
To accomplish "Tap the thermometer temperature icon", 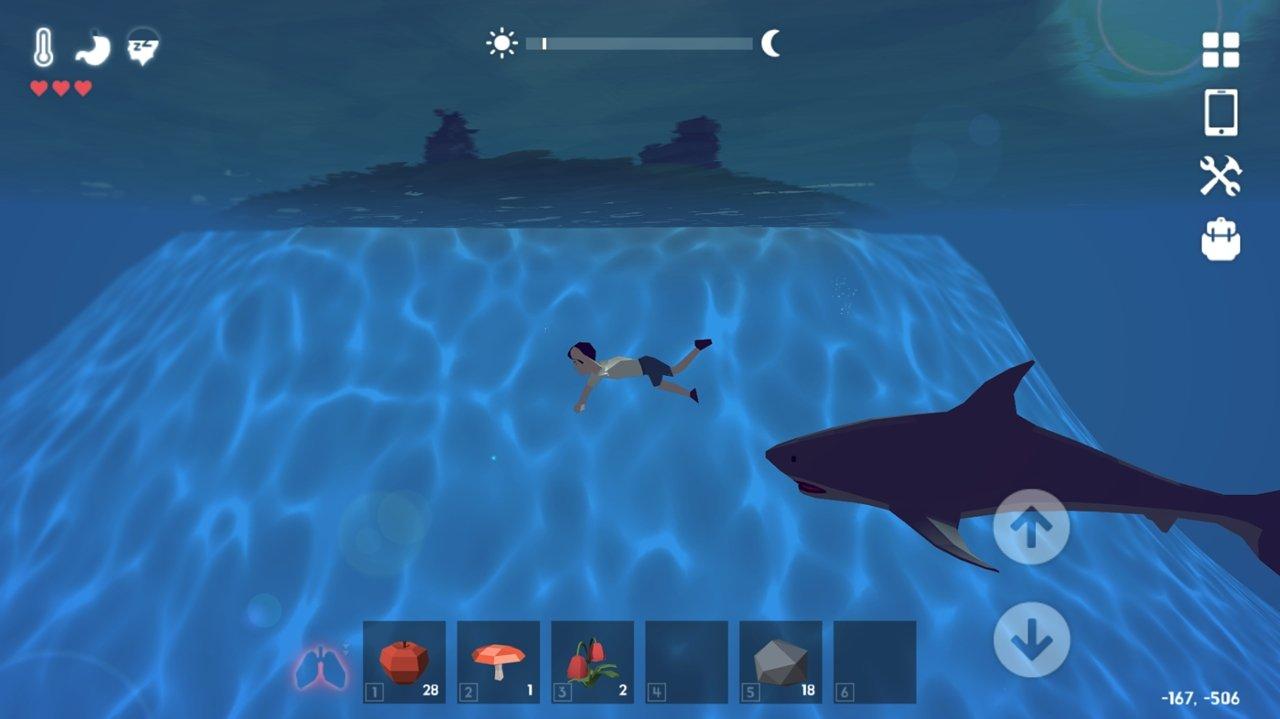I will point(43,47).
